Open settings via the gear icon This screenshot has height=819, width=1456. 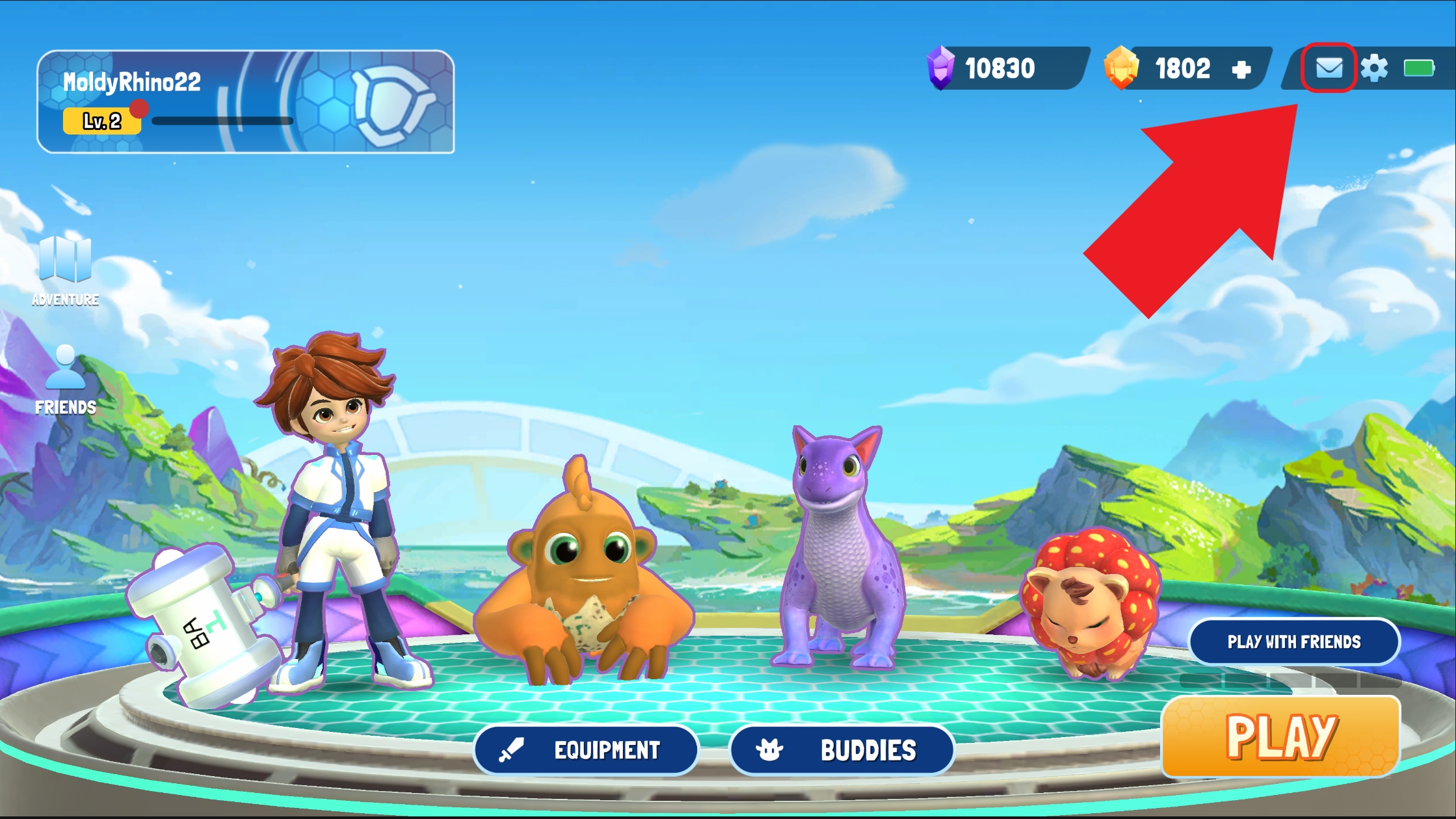coord(1373,68)
